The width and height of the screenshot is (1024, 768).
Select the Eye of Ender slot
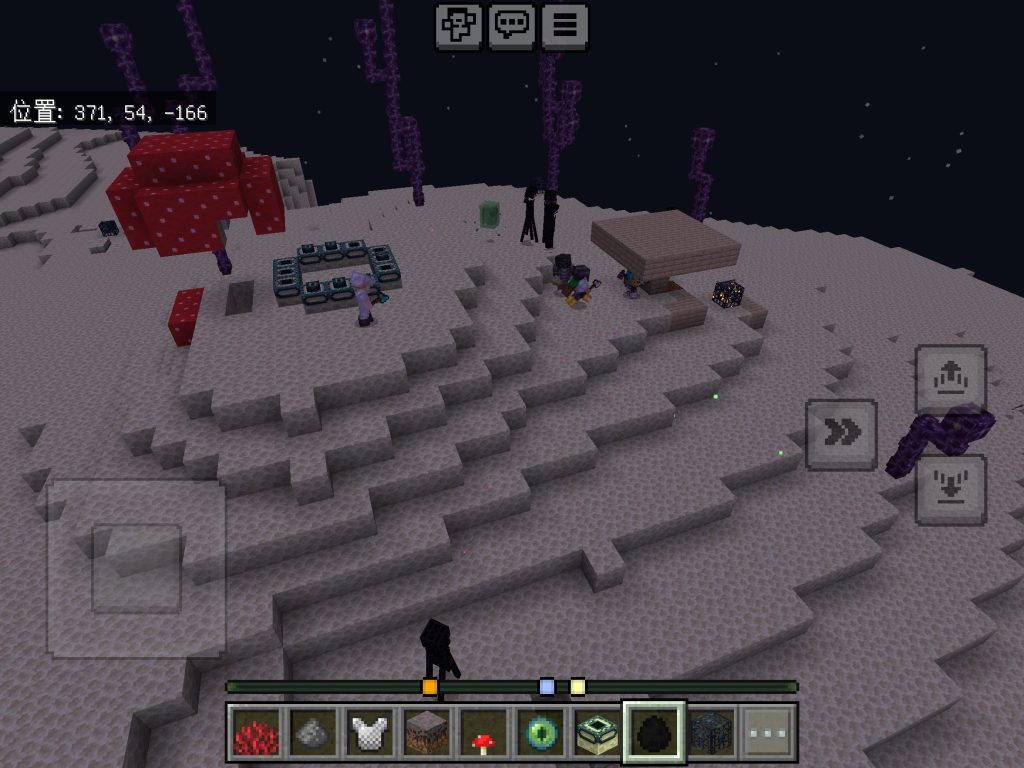[x=541, y=732]
